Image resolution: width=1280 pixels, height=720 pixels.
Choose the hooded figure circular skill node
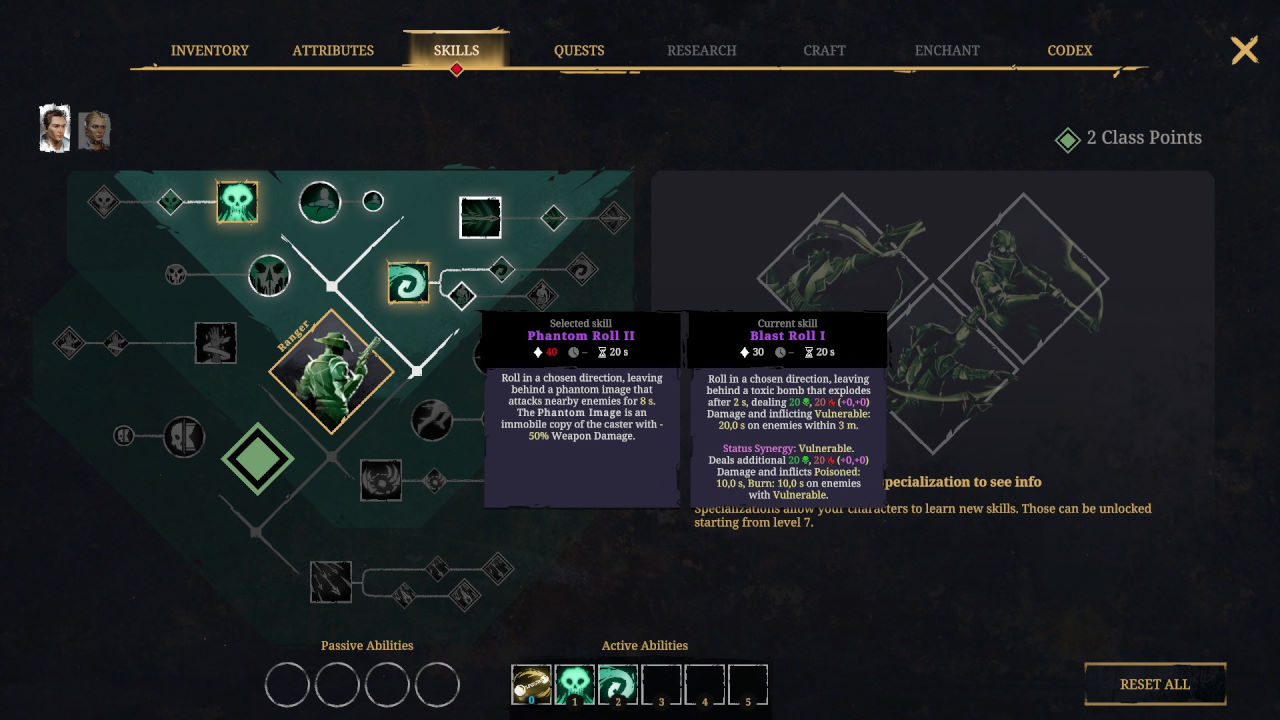click(x=320, y=202)
